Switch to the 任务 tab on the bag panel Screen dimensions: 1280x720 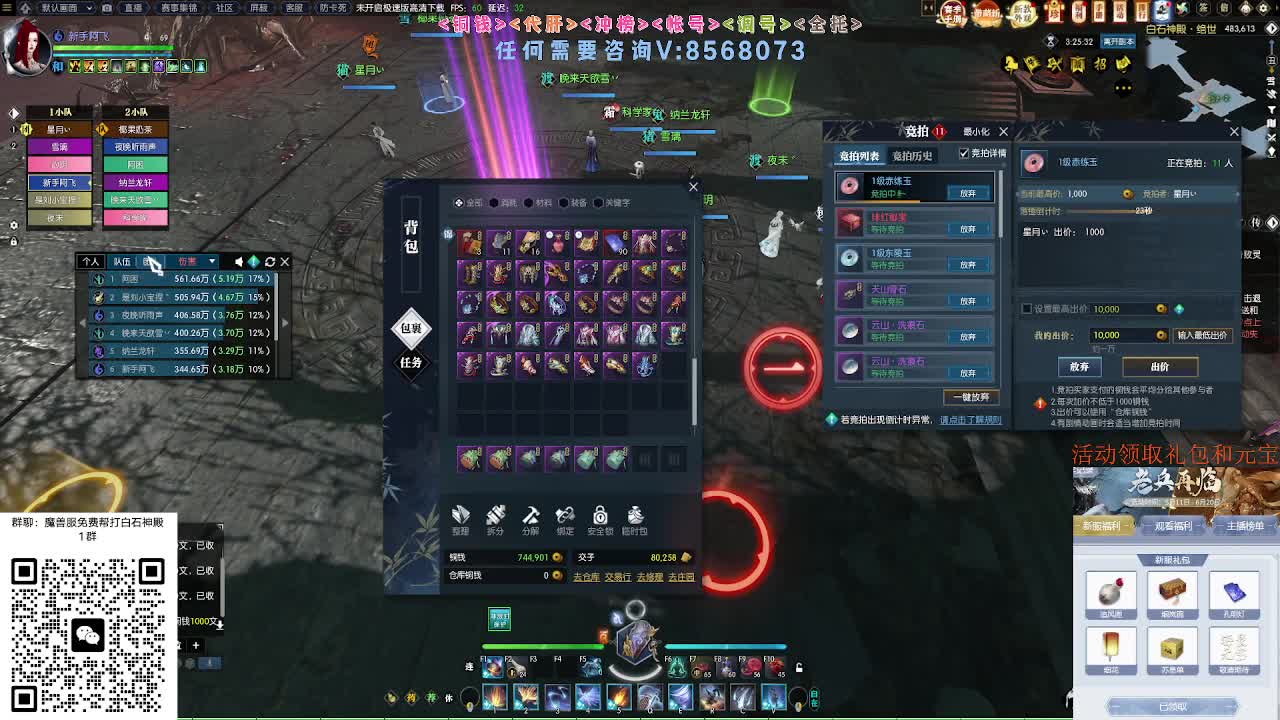[x=410, y=361]
